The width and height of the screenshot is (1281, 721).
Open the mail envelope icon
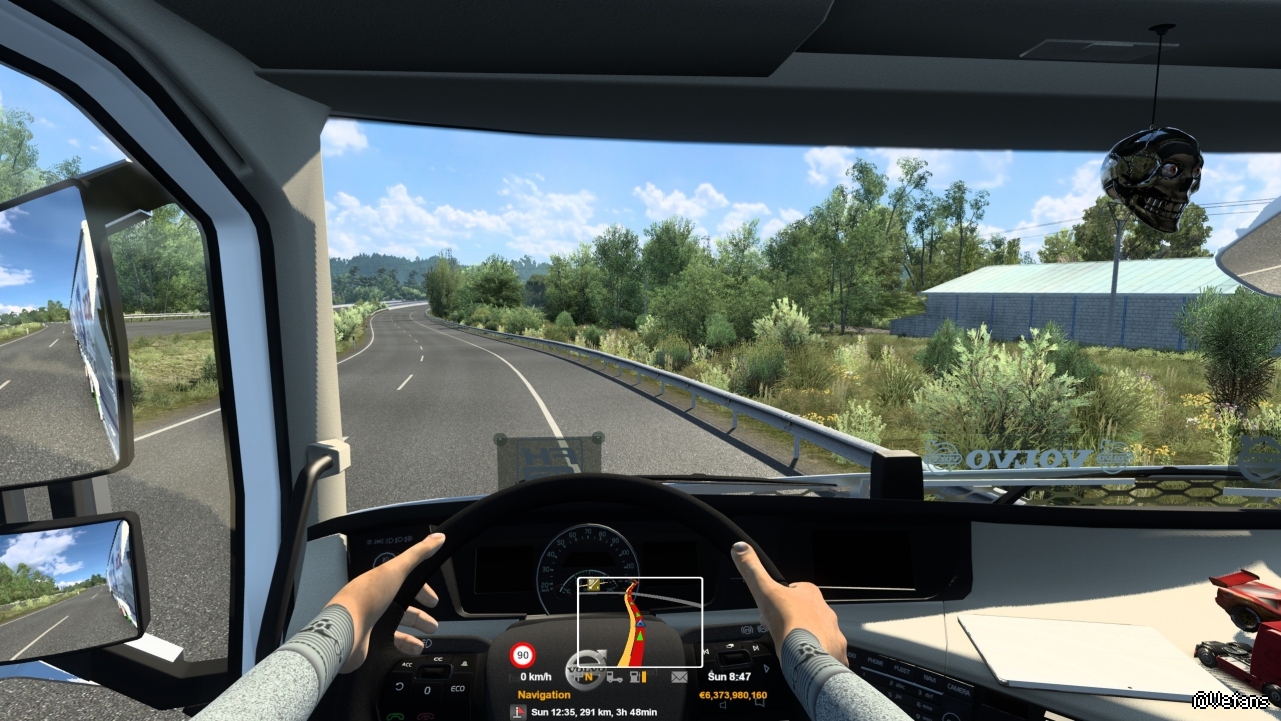[x=679, y=678]
